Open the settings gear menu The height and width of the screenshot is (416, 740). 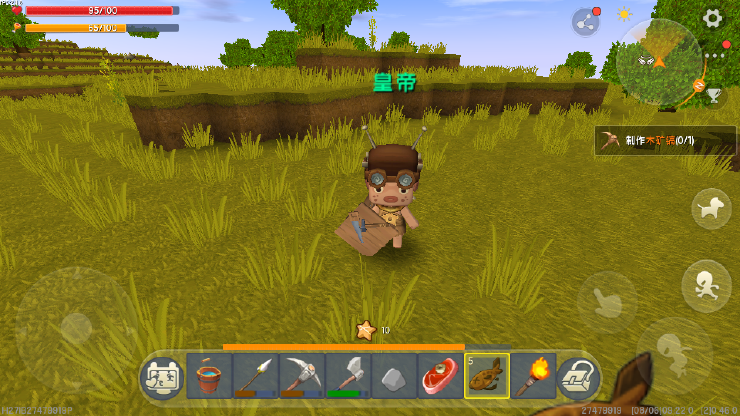coord(713,18)
